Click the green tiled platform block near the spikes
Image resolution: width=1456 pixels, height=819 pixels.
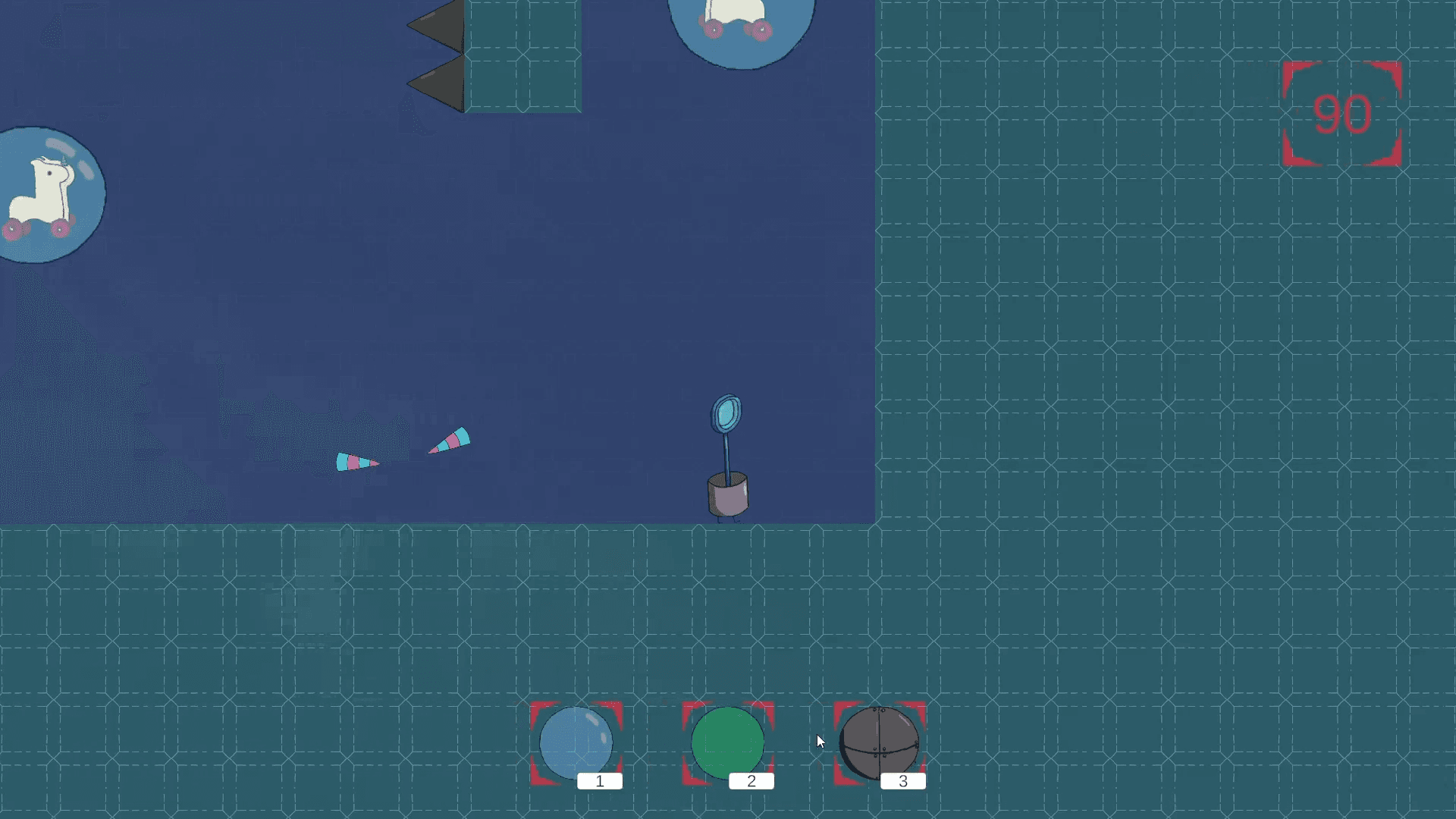point(523,57)
